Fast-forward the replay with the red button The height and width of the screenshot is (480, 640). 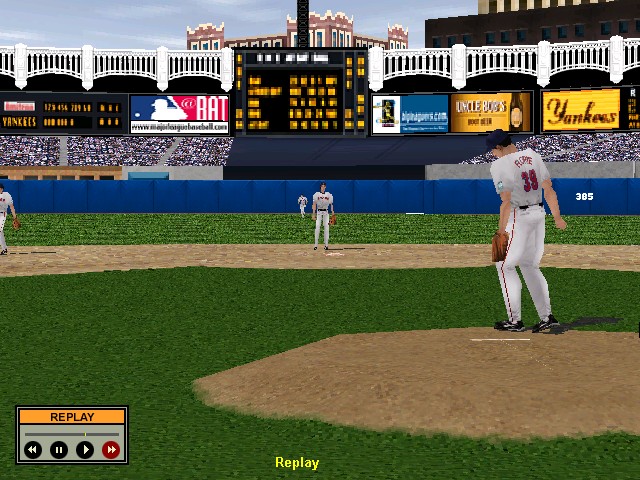coord(111,450)
